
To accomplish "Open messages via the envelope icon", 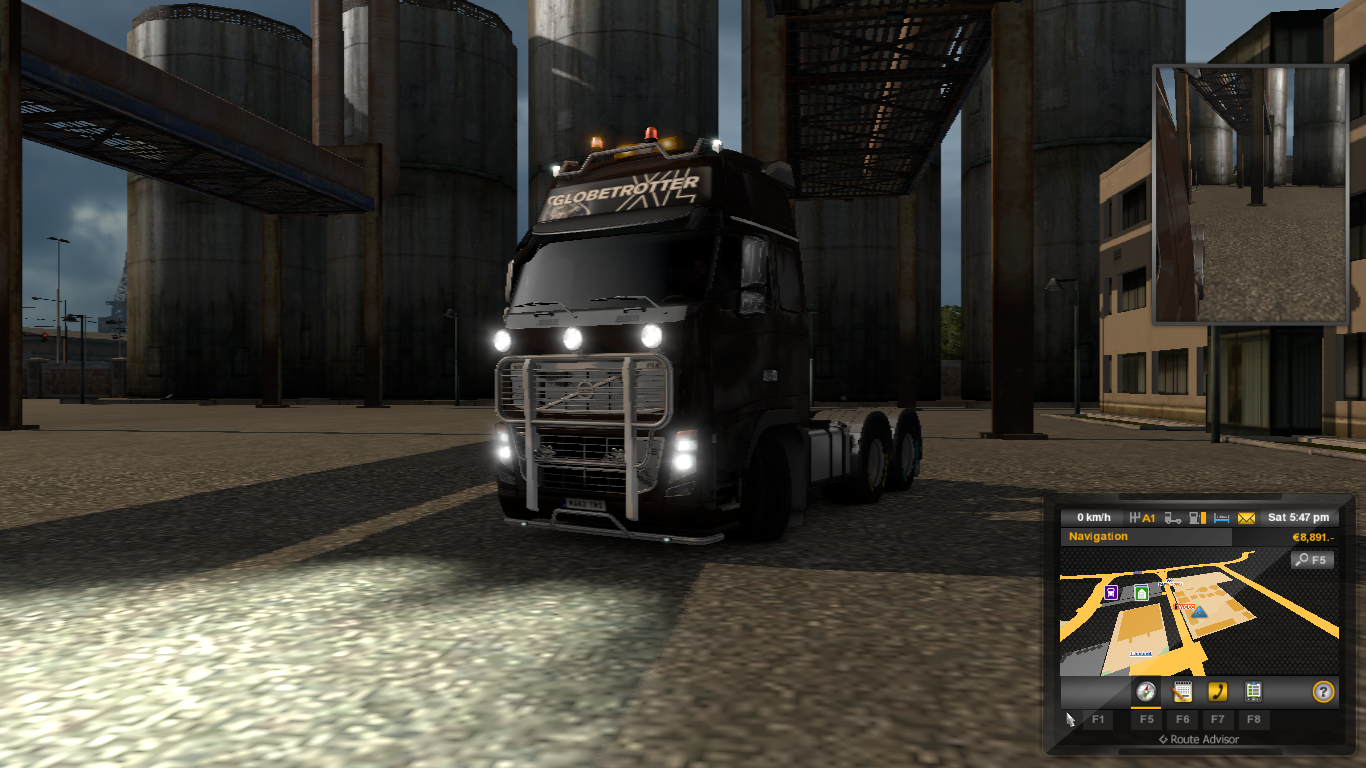I will [x=1245, y=518].
